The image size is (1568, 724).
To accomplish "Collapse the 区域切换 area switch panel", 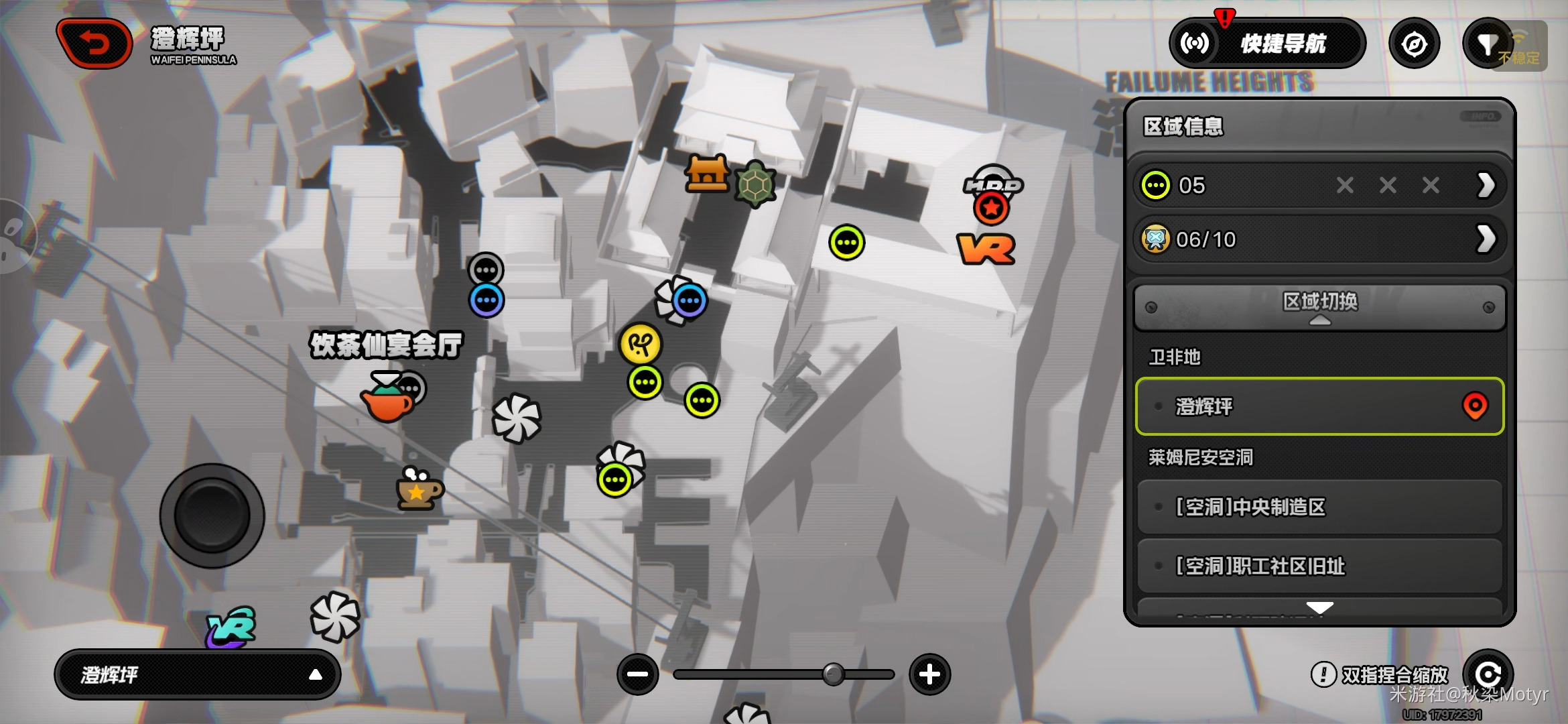I will (1319, 307).
